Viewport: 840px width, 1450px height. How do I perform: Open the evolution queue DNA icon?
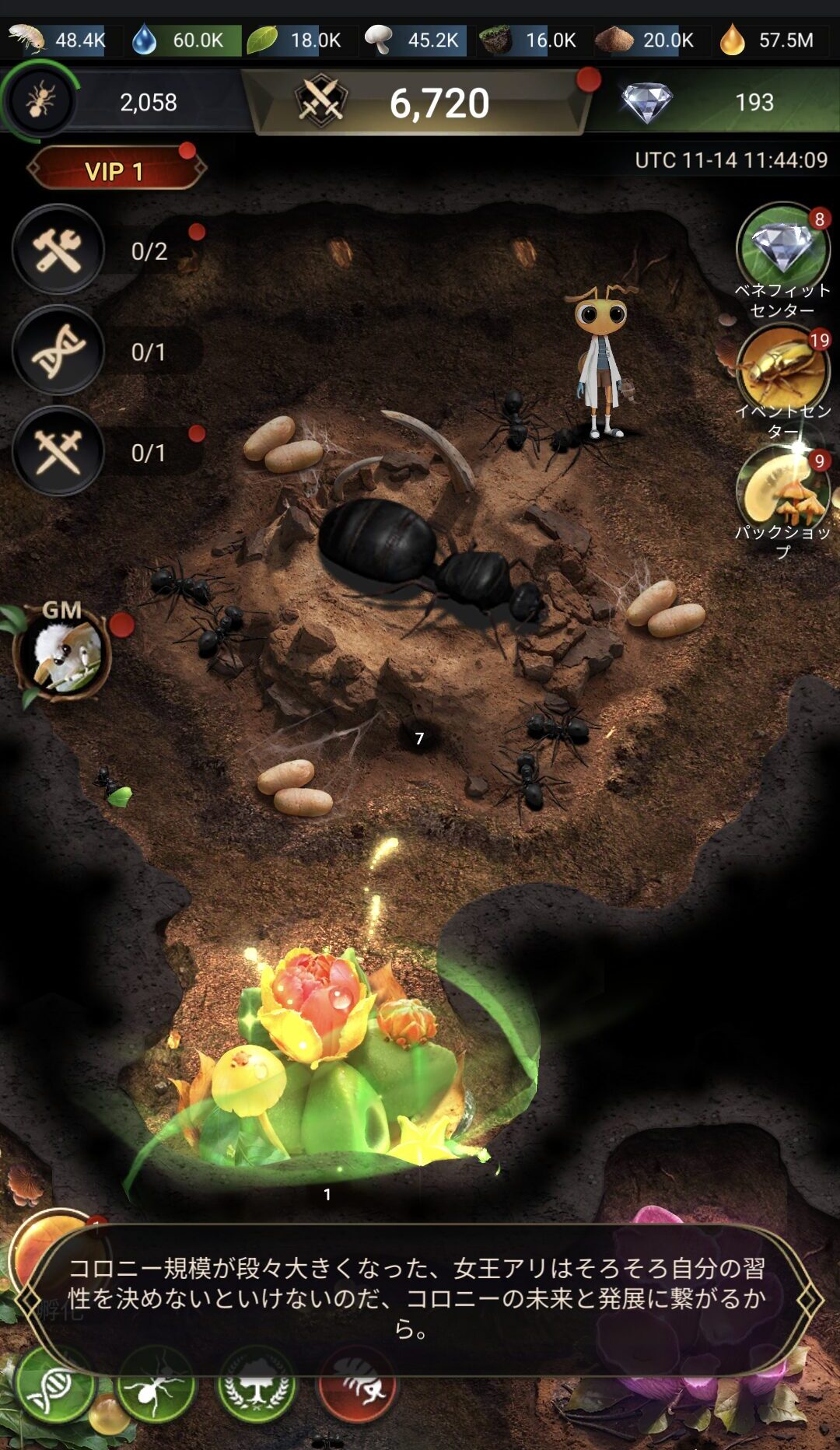[x=58, y=352]
